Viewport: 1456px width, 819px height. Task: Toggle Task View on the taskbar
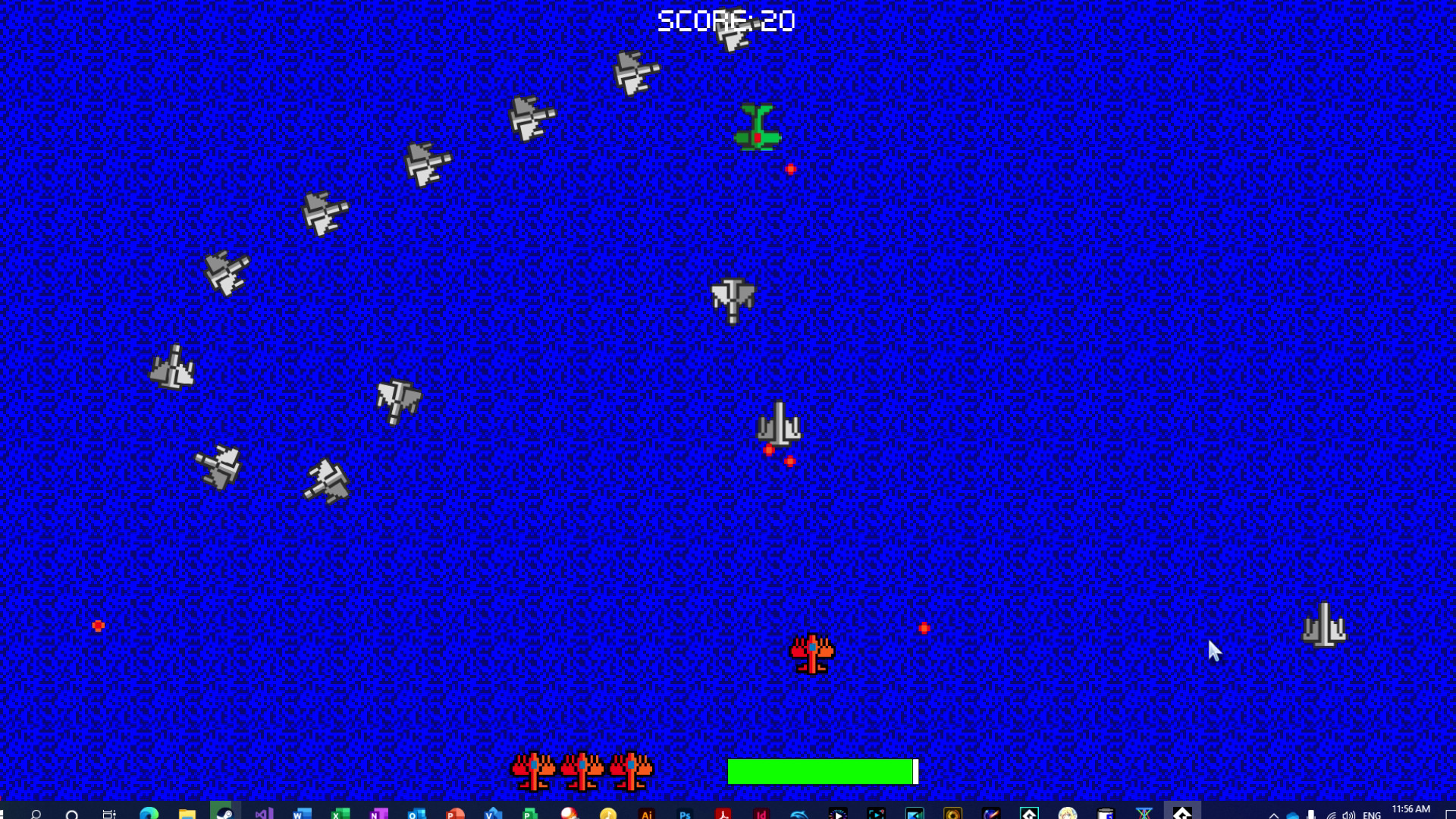click(108, 810)
